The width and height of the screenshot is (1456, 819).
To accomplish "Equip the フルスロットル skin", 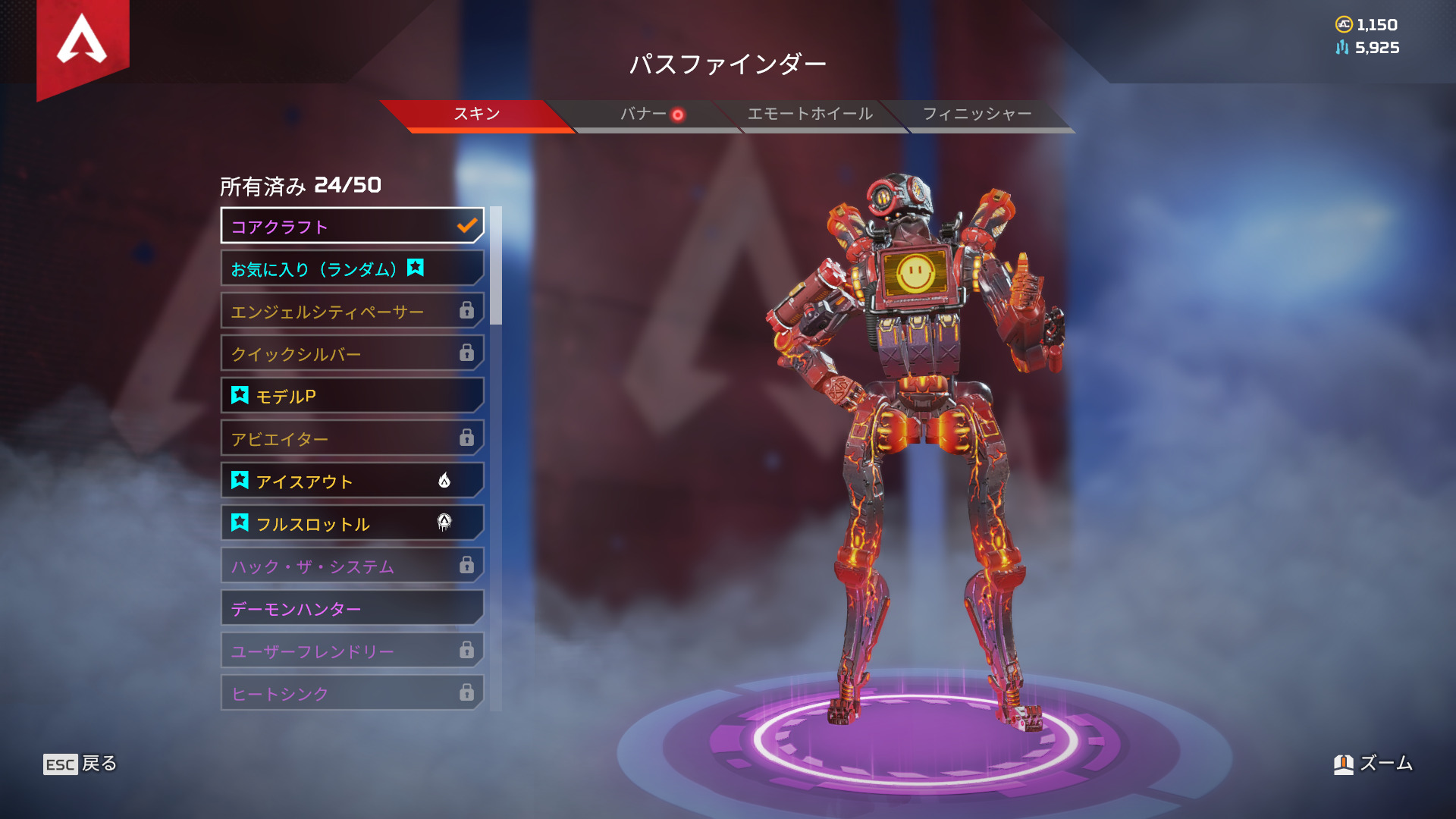I will point(352,523).
